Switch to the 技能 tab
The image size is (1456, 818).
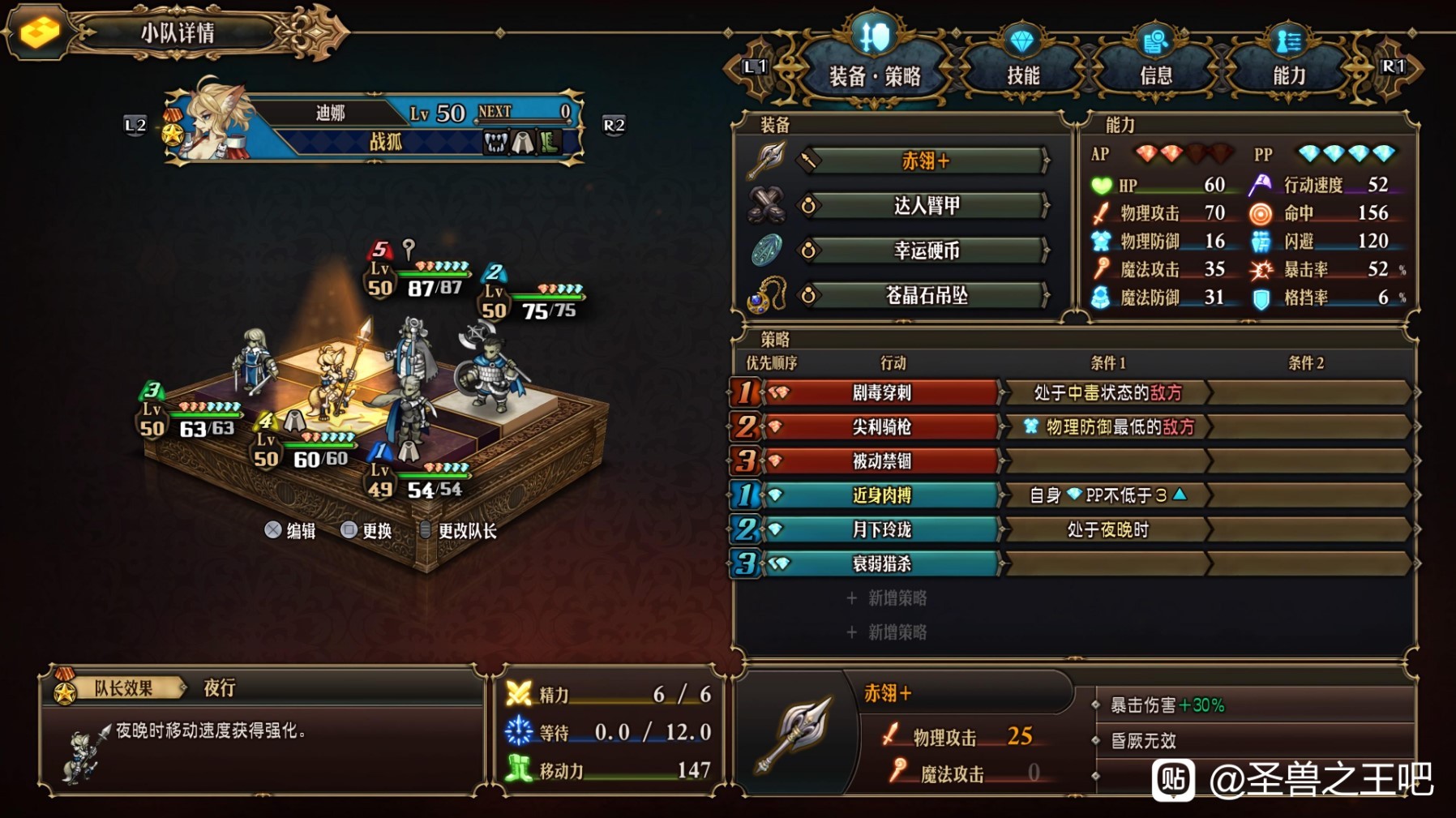(1026, 73)
